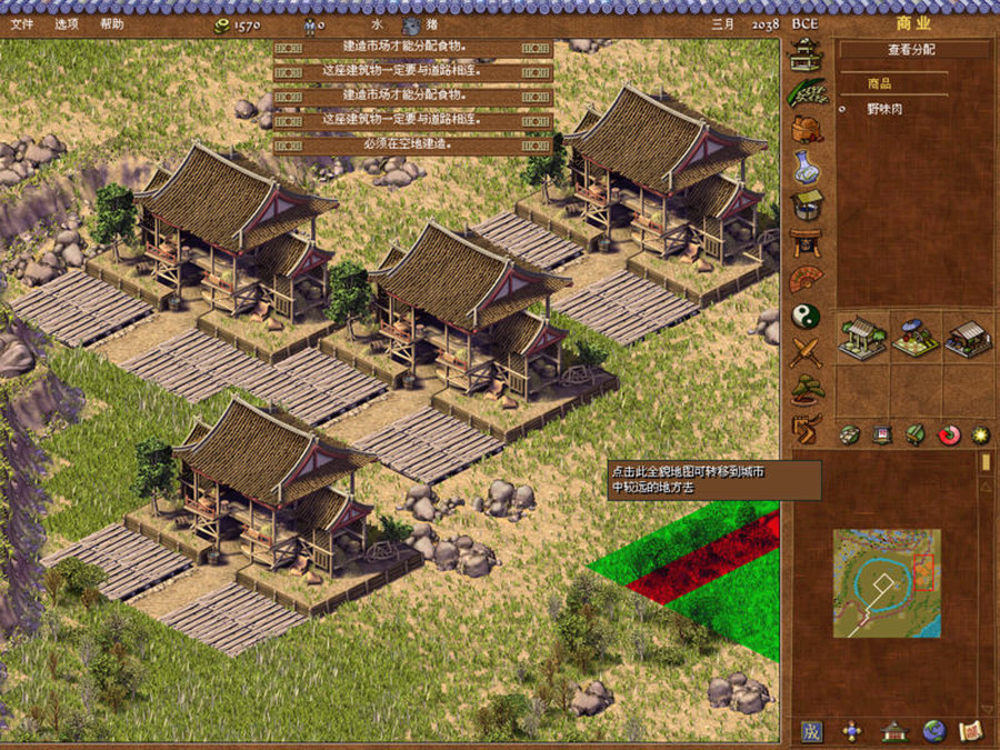Click the city overview minimap
The image size is (1000, 750).
pyautogui.click(x=887, y=583)
